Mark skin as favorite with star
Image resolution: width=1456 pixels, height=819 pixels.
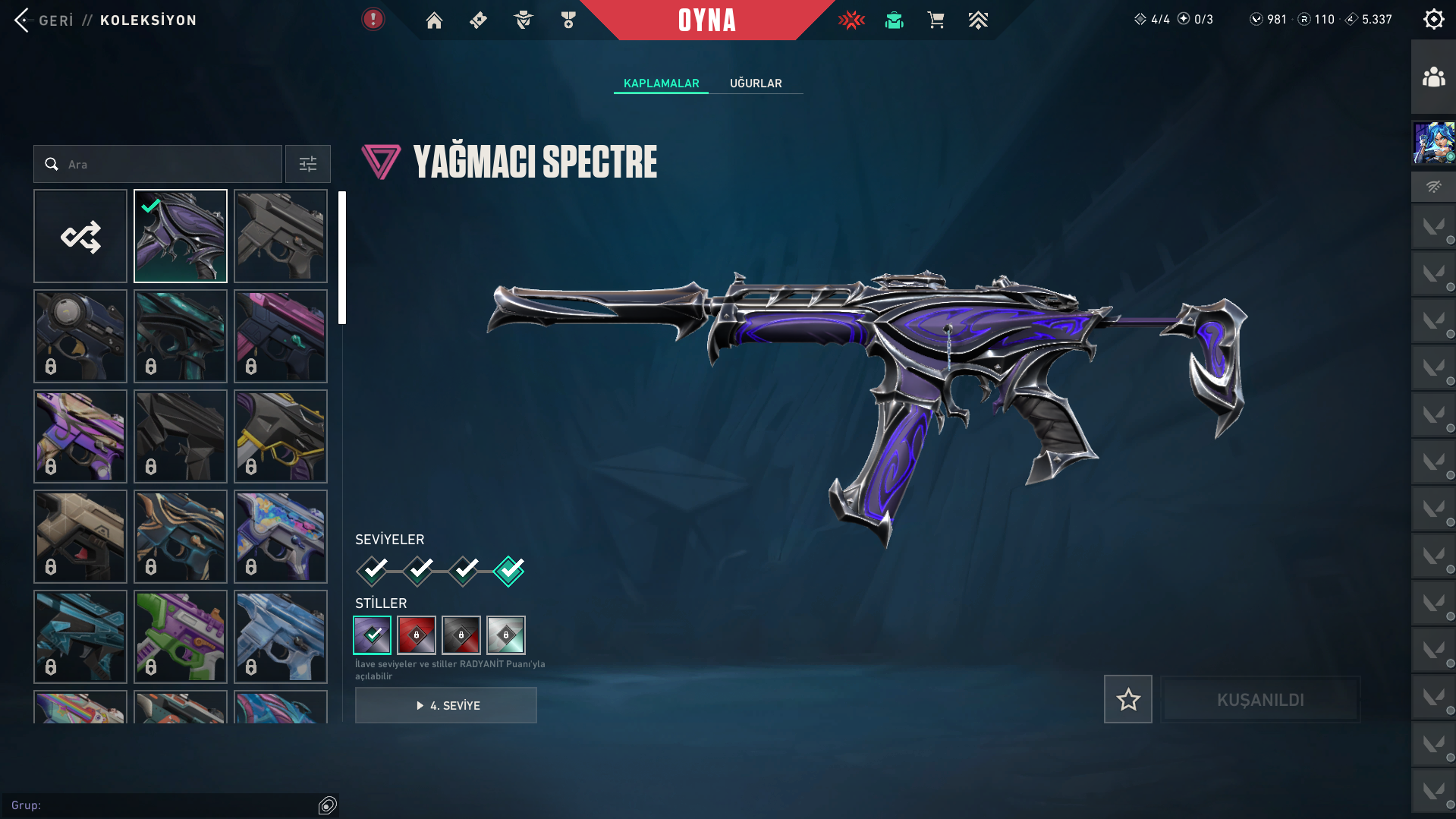(1127, 699)
